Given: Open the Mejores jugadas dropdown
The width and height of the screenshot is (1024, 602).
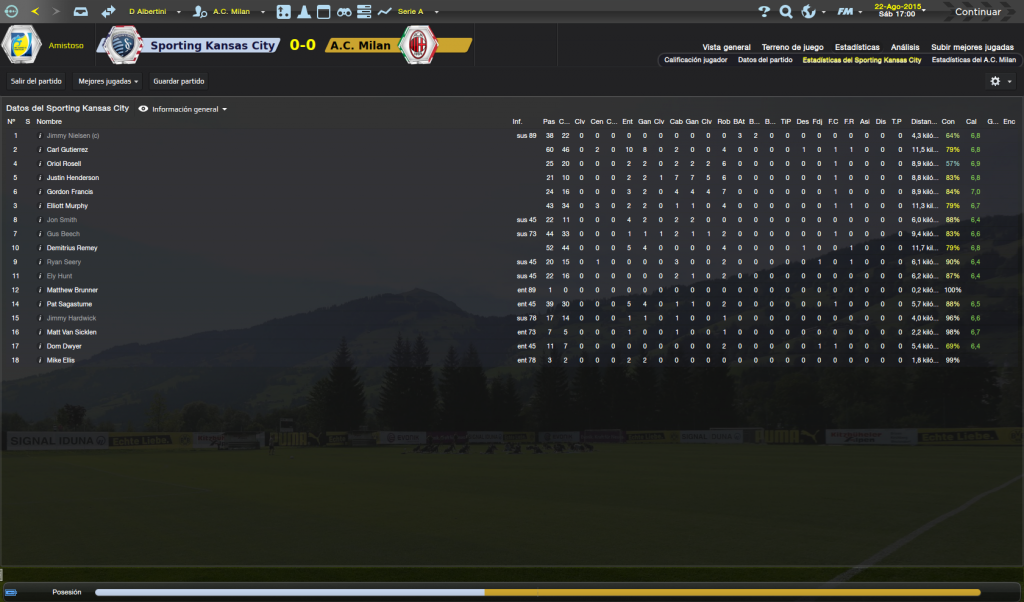Looking at the screenshot, I should coord(109,81).
